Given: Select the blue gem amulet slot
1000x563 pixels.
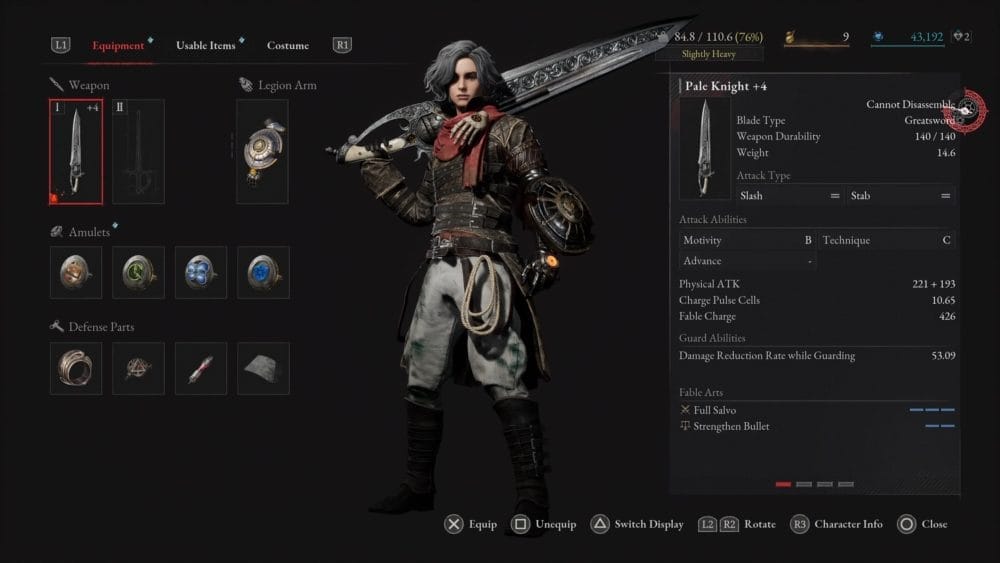Looking at the screenshot, I should [x=263, y=272].
